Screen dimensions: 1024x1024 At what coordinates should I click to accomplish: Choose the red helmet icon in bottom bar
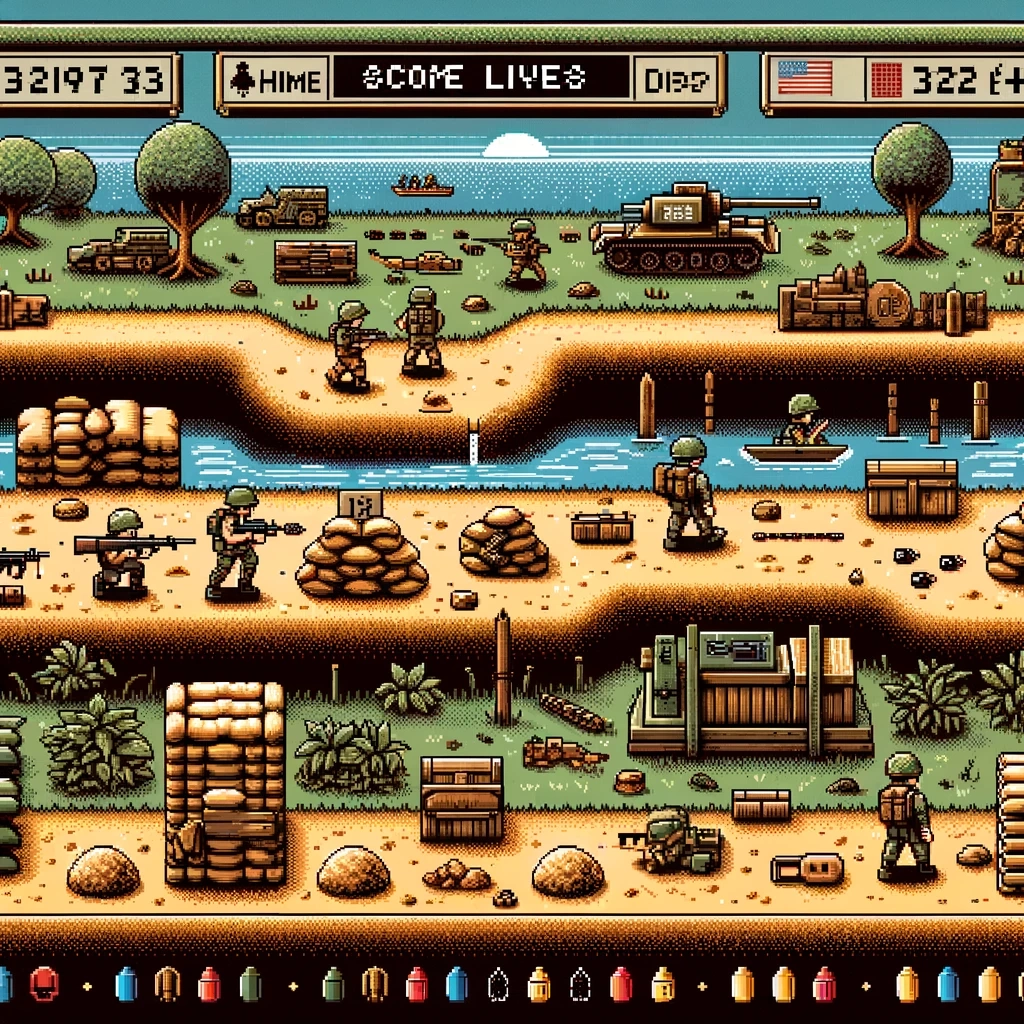(x=45, y=984)
